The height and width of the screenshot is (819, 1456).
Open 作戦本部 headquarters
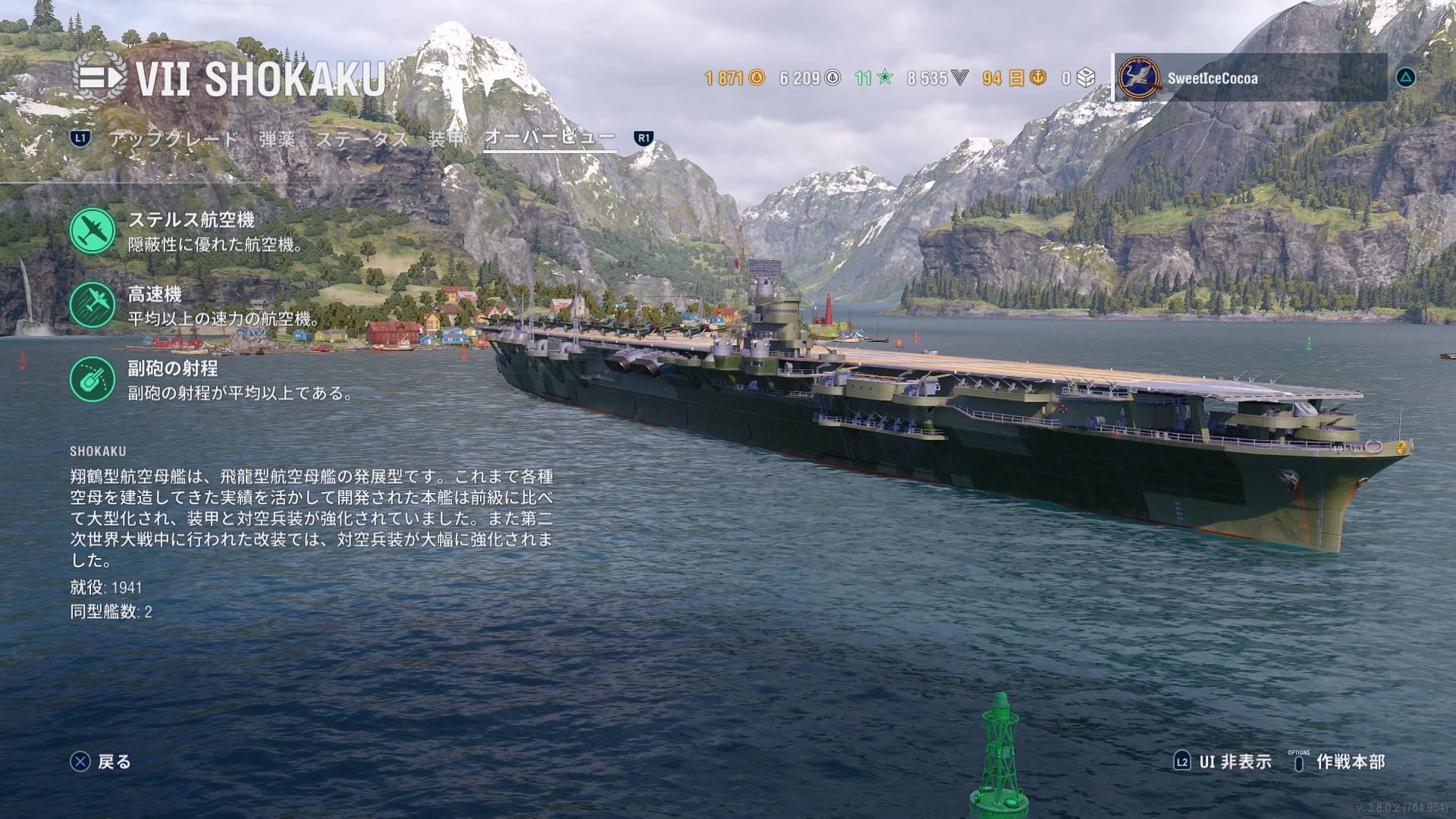[x=1339, y=761]
